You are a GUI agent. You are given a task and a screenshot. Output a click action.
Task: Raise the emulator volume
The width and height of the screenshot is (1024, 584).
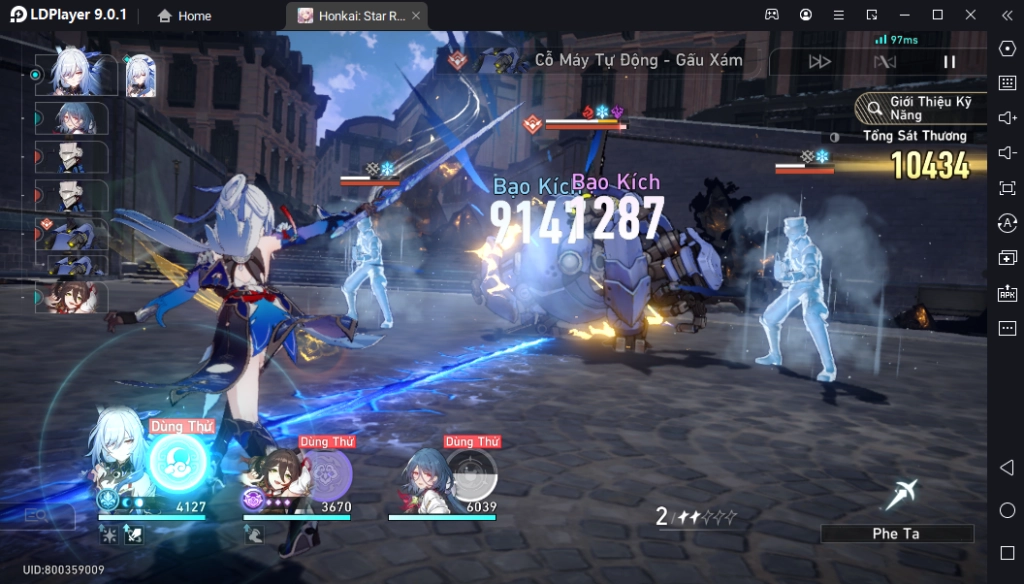click(x=1007, y=118)
